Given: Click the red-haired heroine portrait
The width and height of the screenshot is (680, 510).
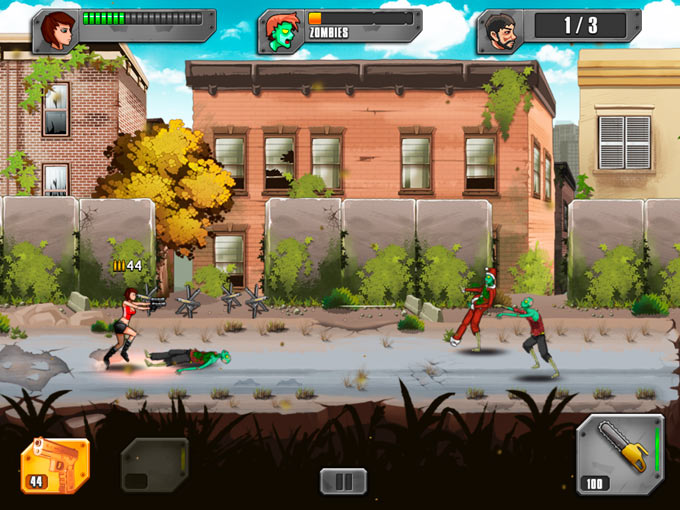Looking at the screenshot, I should coord(57,32).
